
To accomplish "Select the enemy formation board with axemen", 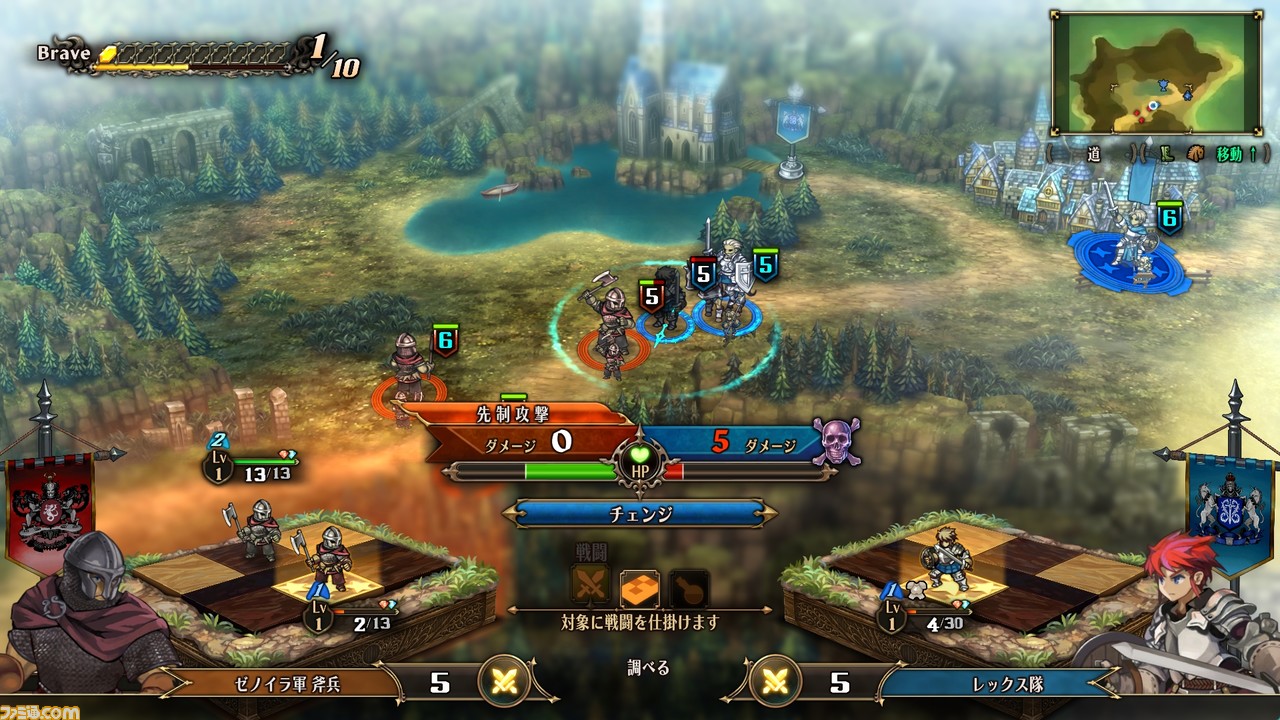I will [x=310, y=575].
